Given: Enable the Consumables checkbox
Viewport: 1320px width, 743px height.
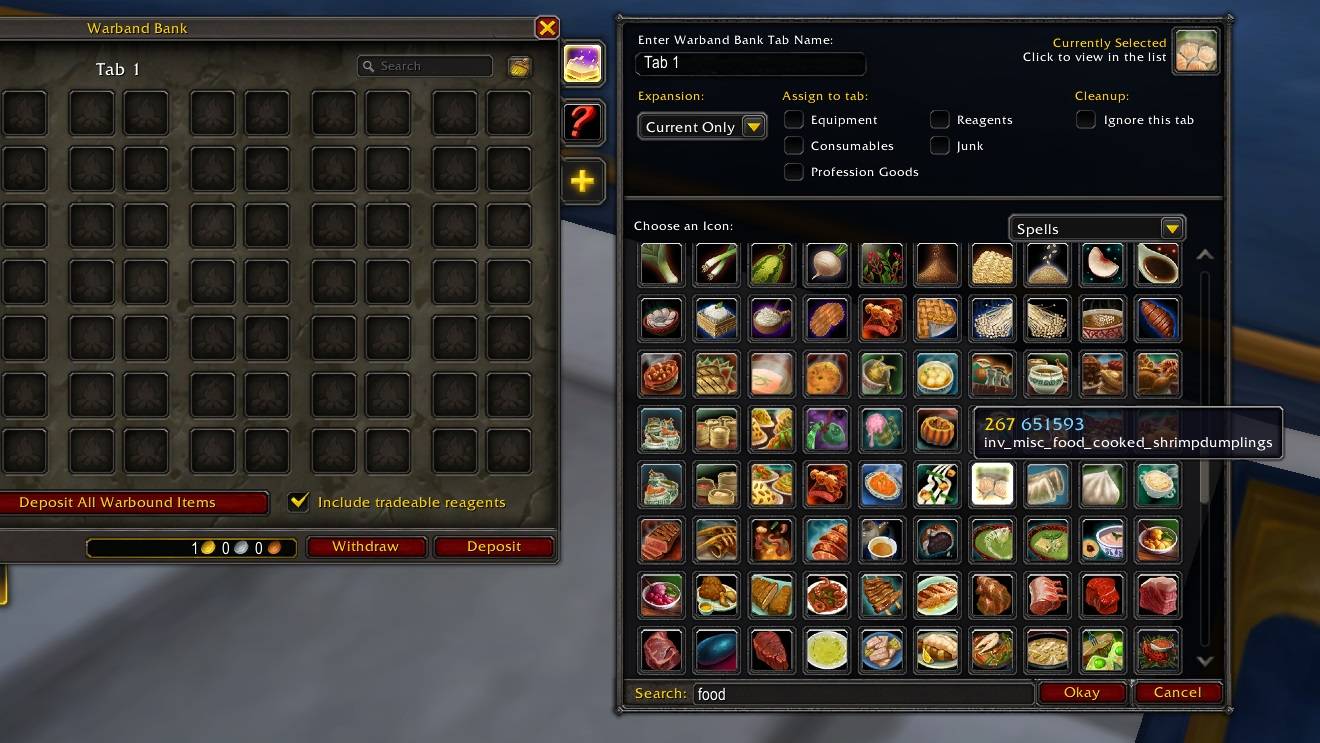Looking at the screenshot, I should [x=794, y=146].
